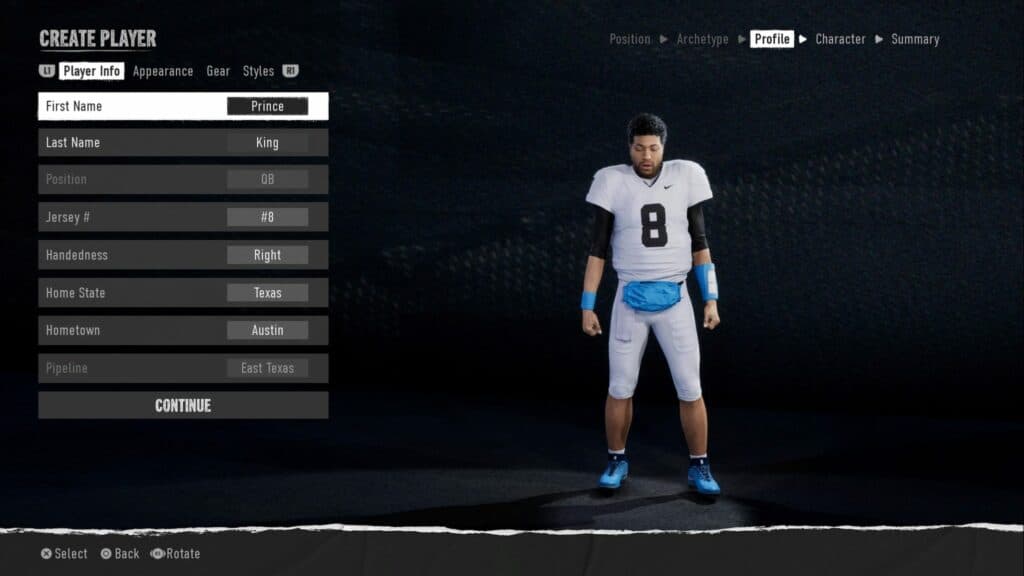Open the Appearance tab
Screen dimensions: 1024x576
163,71
